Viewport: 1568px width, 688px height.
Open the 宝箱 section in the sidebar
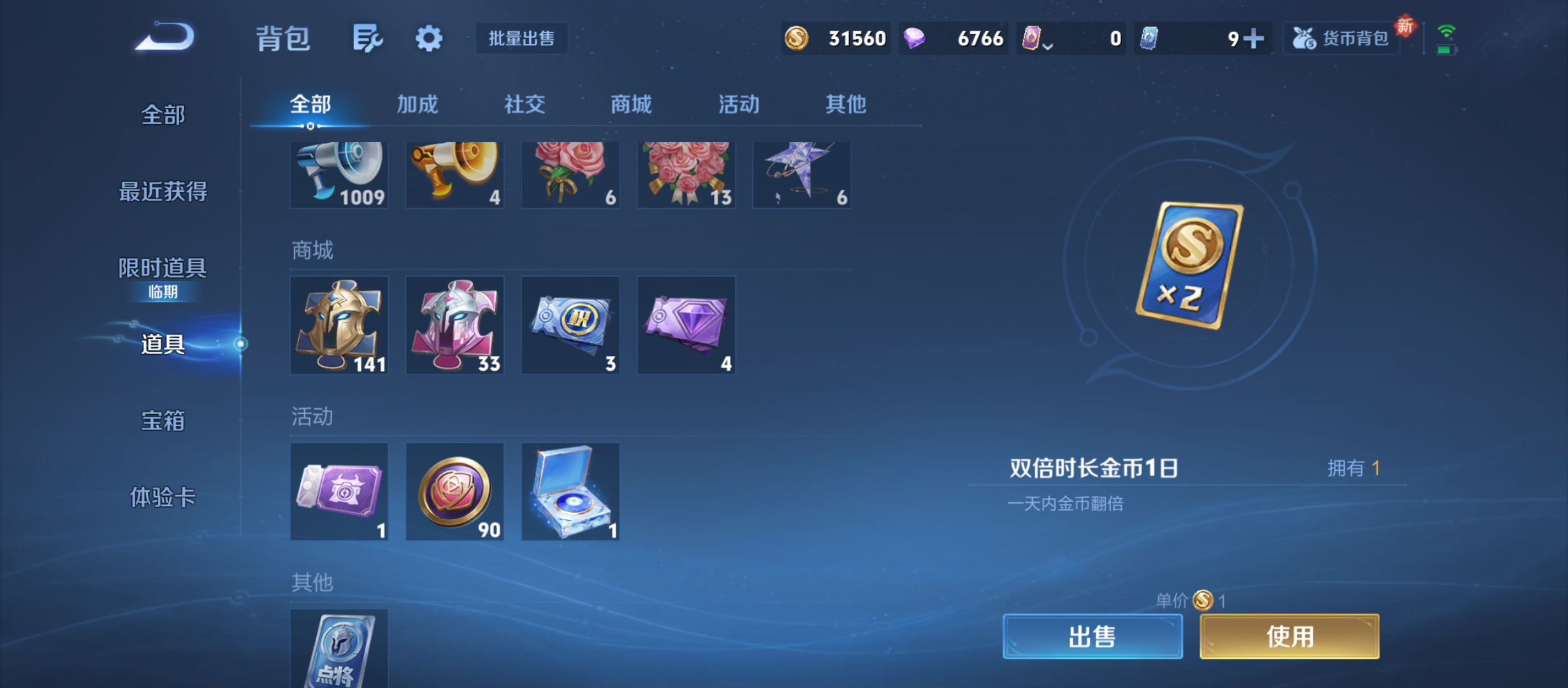[x=163, y=420]
